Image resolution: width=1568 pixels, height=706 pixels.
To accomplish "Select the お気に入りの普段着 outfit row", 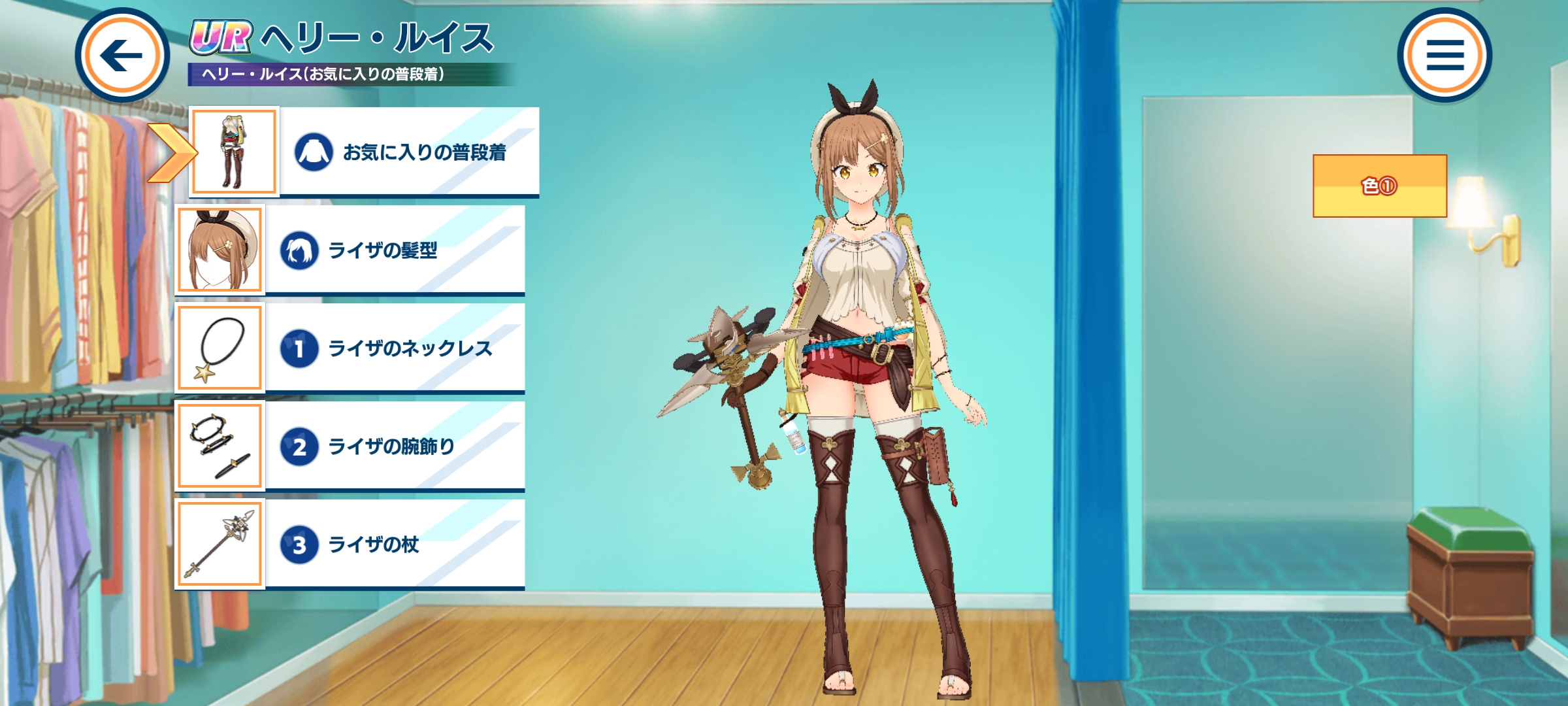I will [409, 152].
